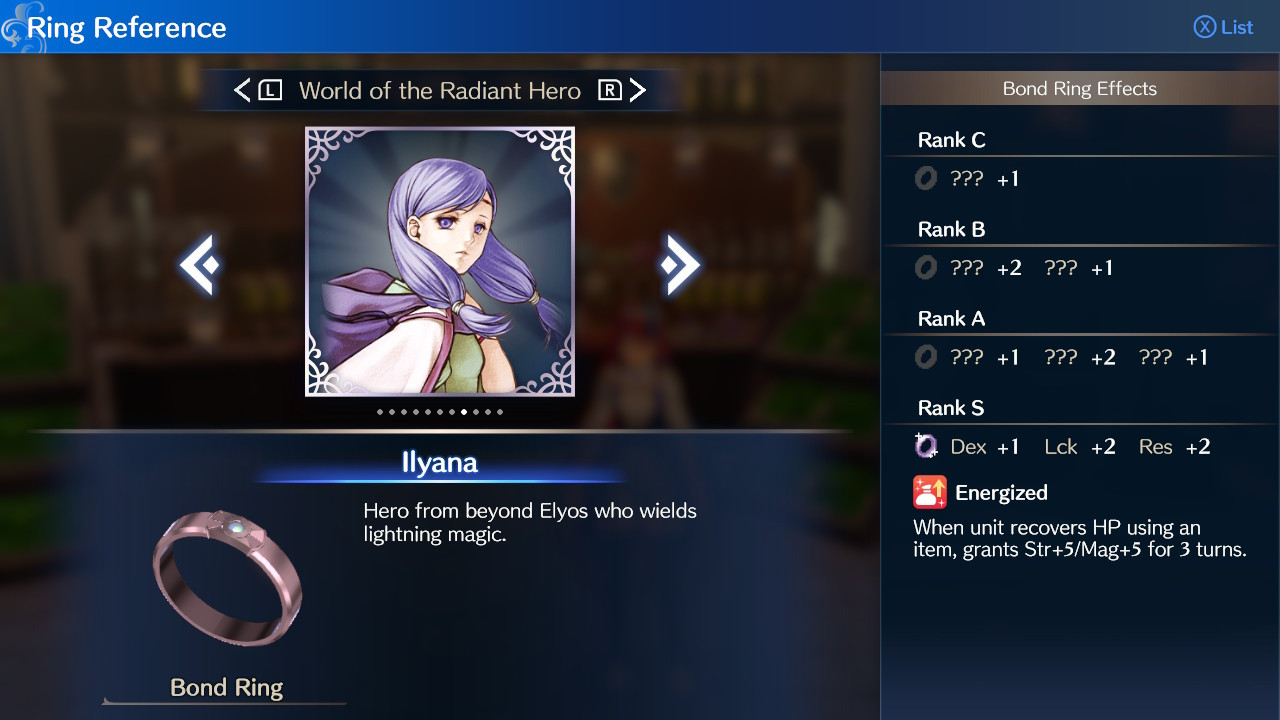Click the Bond Ring Effects panel header
The width and height of the screenshot is (1280, 720).
(1080, 88)
